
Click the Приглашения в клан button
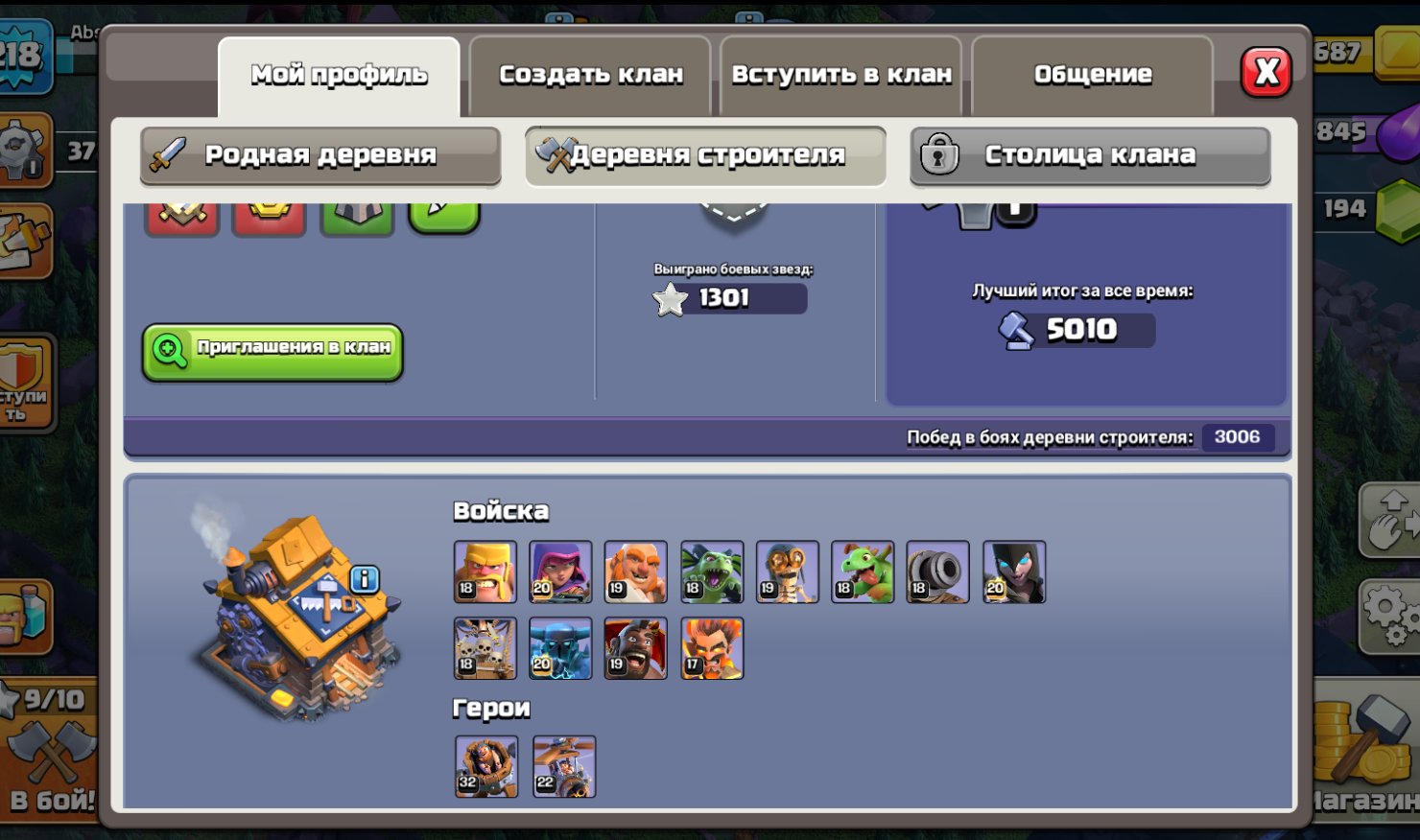coord(273,351)
